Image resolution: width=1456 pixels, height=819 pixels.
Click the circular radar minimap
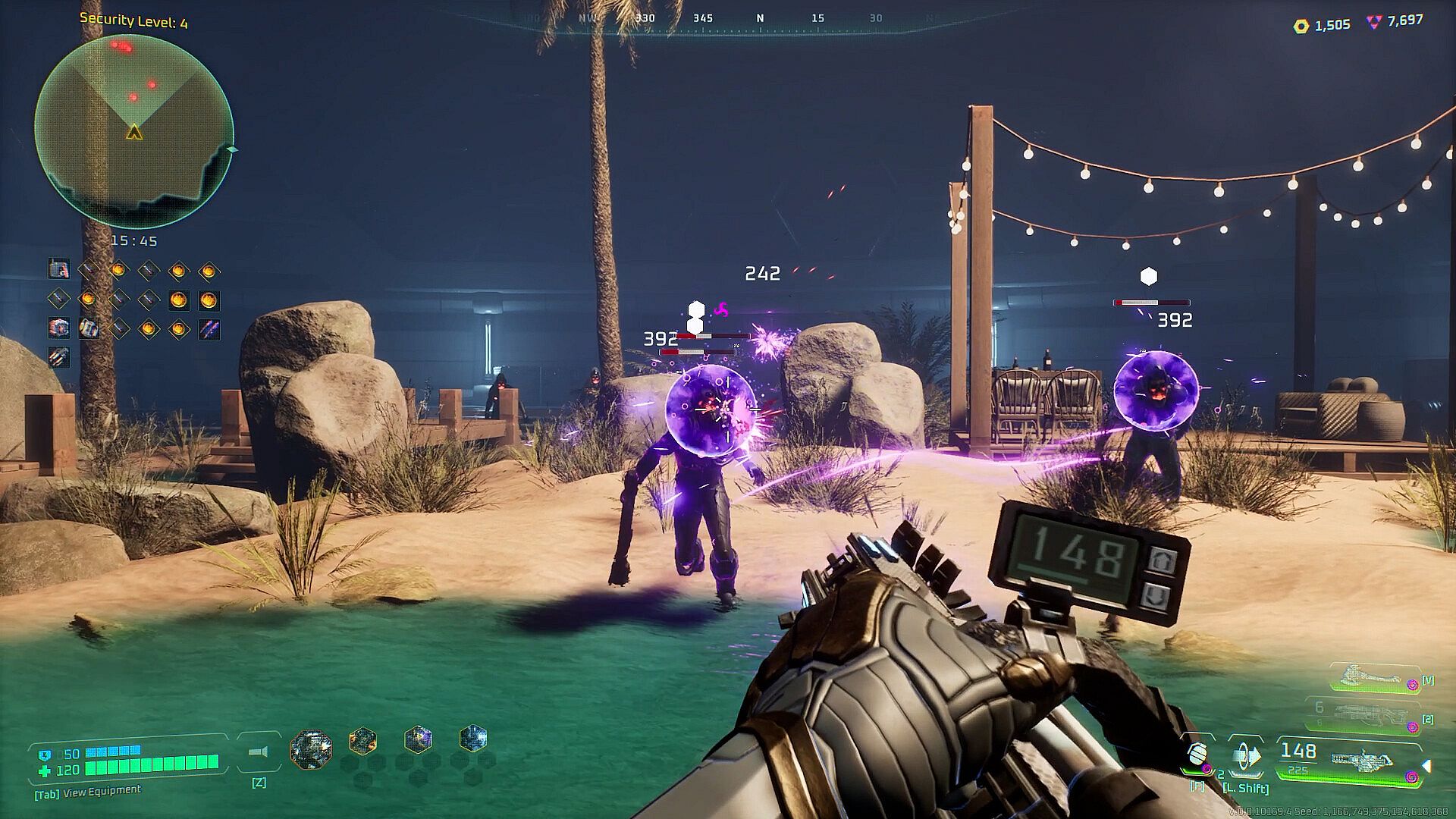(133, 130)
